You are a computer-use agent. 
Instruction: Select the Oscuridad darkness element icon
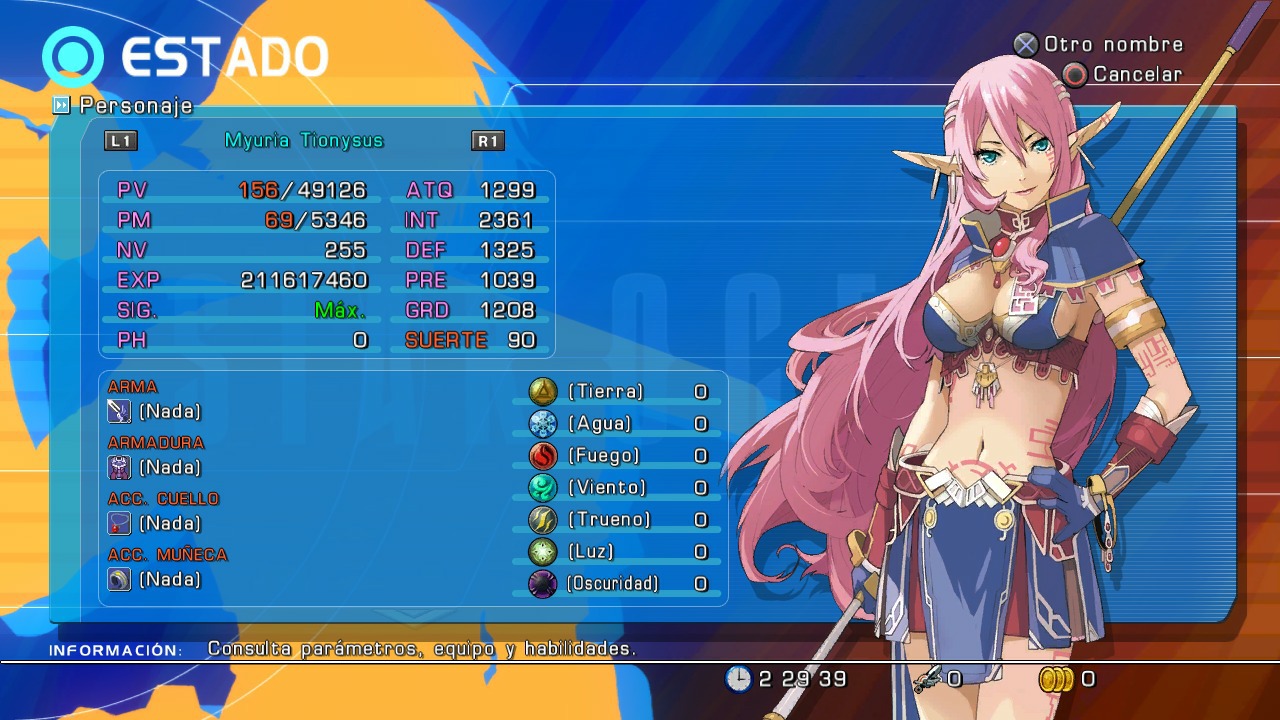pos(541,583)
